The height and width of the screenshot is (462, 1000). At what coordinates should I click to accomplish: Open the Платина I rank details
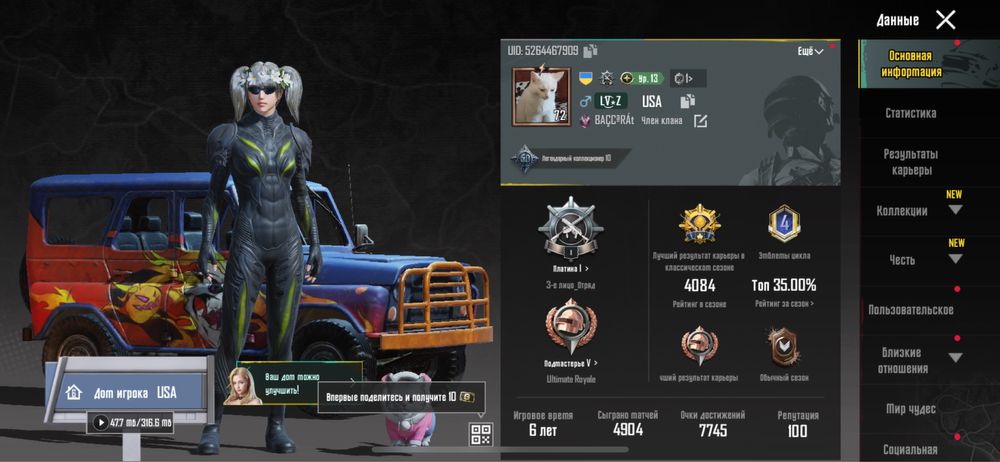[x=571, y=269]
